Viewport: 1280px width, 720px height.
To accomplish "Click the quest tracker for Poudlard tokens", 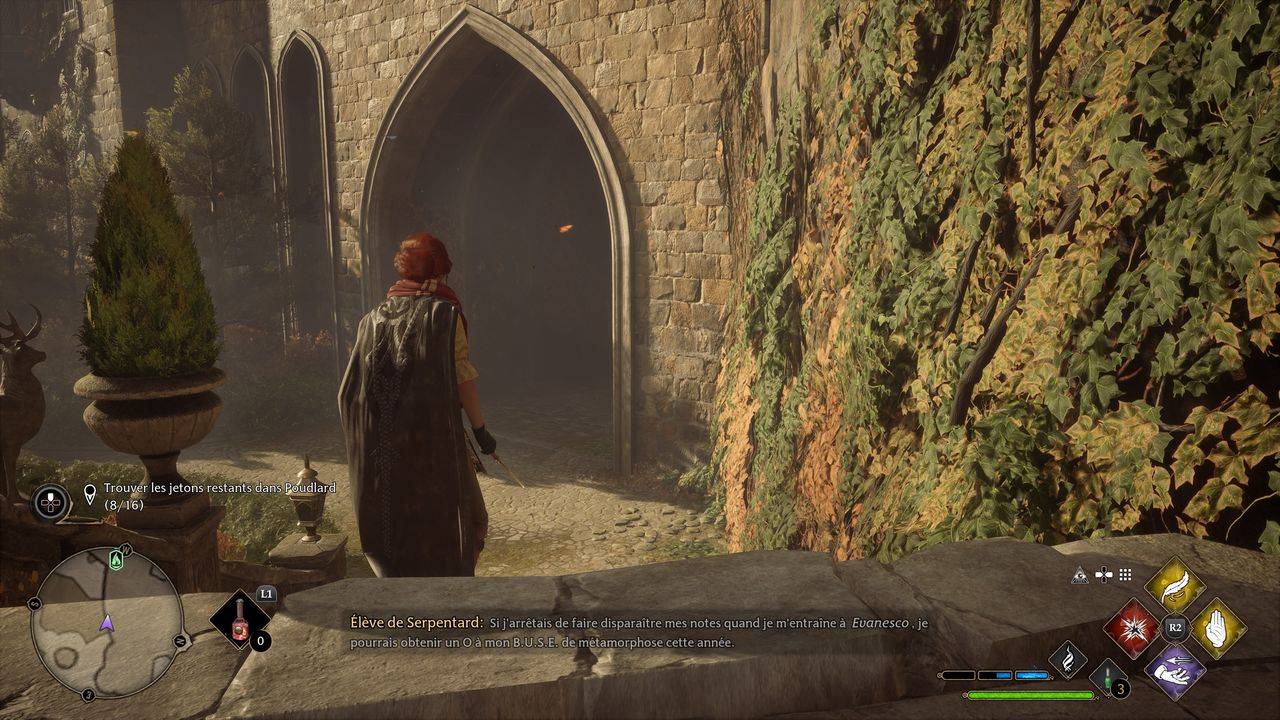I will pyautogui.click(x=219, y=495).
